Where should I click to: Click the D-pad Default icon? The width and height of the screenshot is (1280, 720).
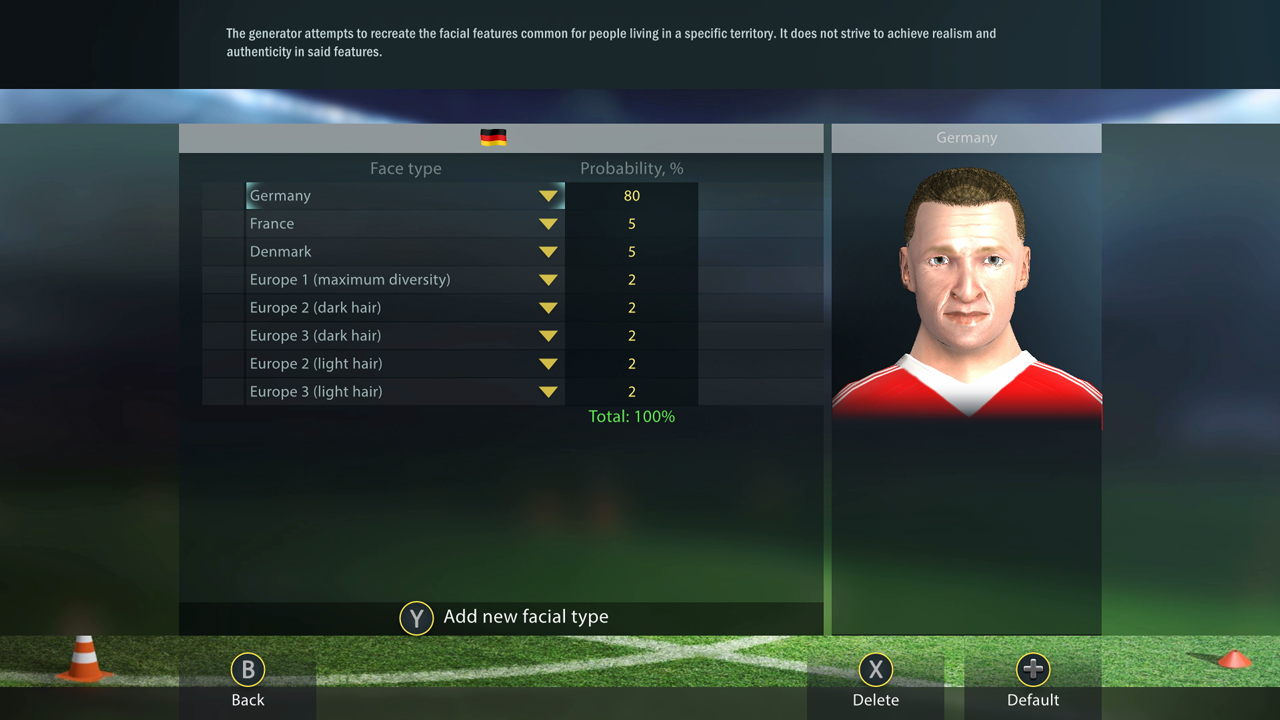[1033, 670]
